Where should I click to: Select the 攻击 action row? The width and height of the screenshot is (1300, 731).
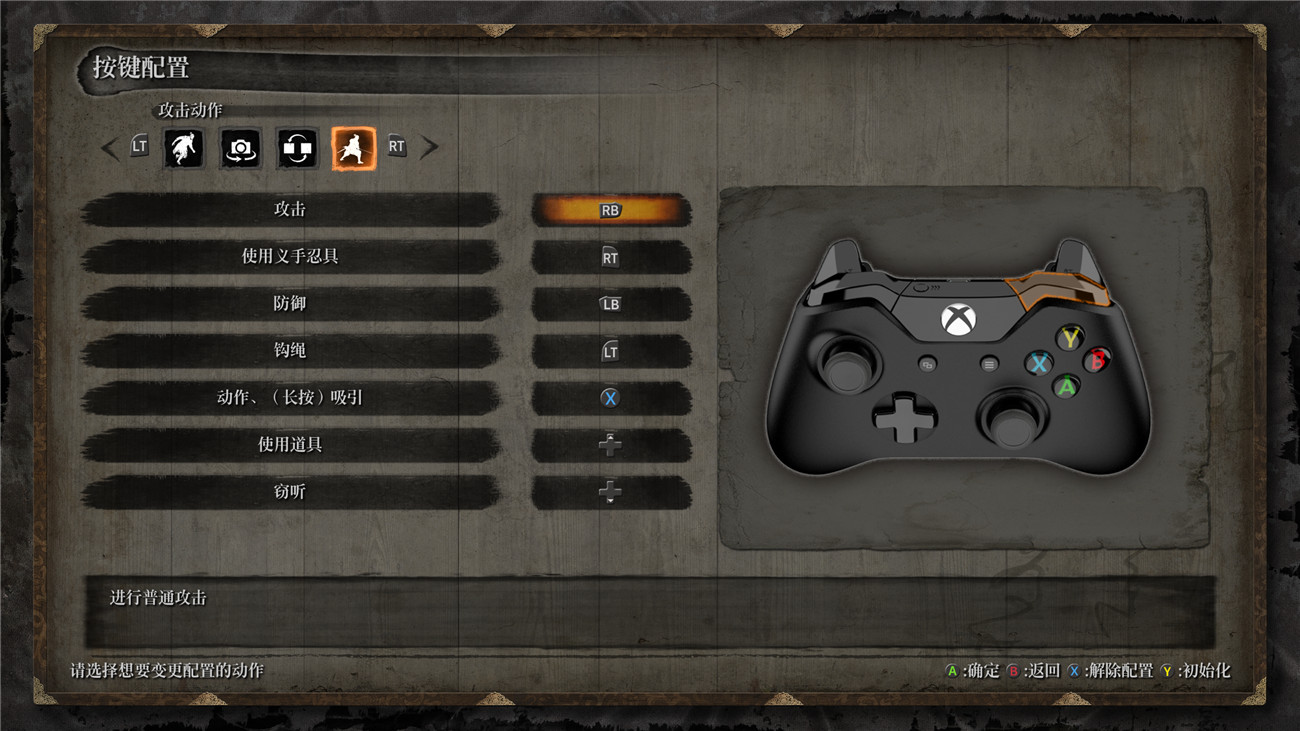pos(290,210)
